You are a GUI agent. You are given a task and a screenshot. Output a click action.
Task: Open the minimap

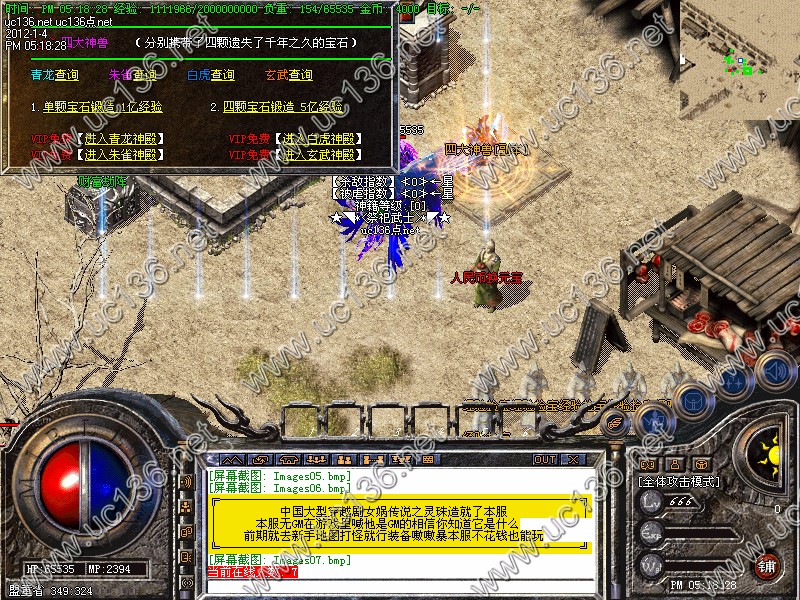(739, 60)
